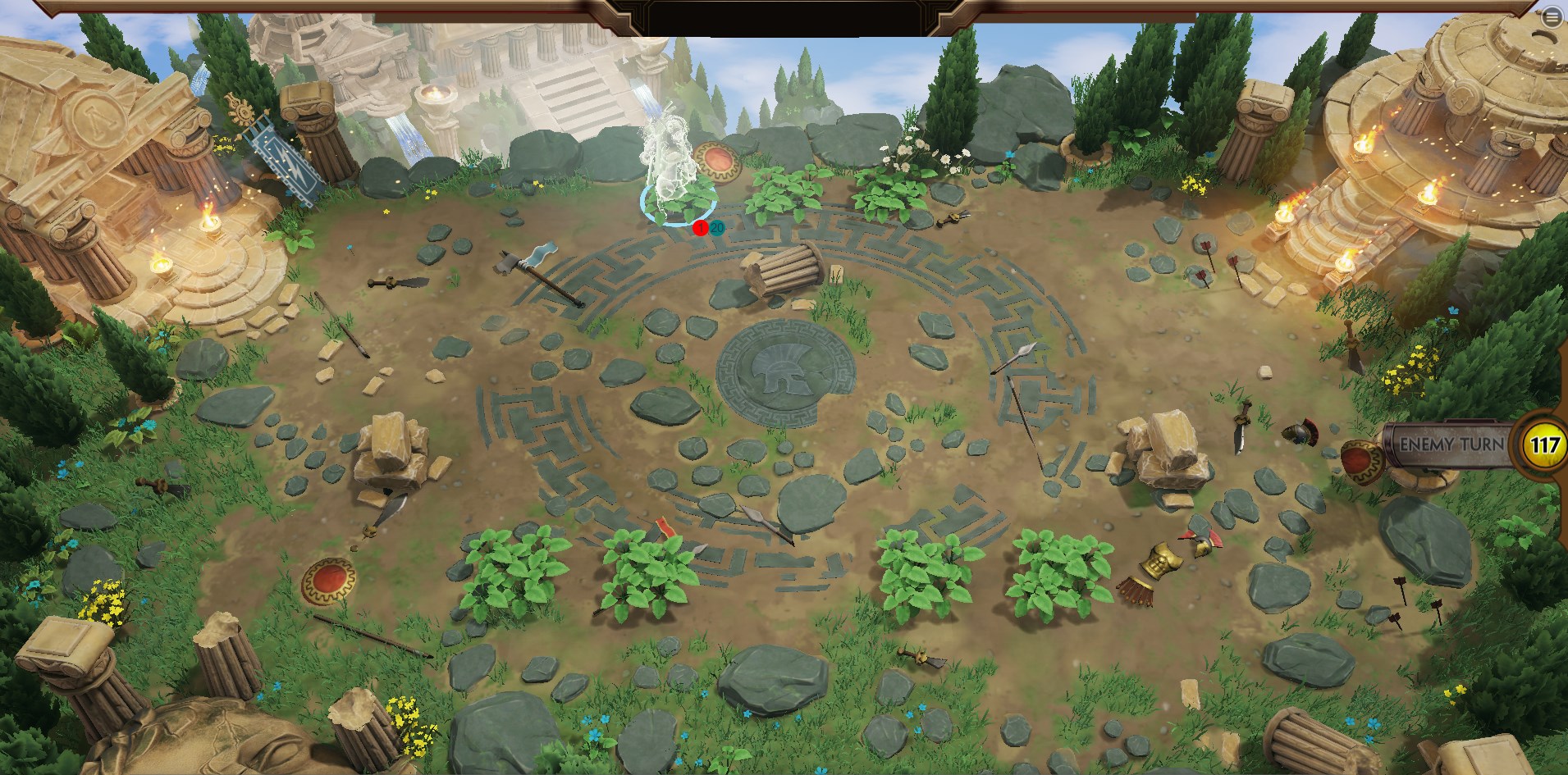Open the hamburger menu button
The height and width of the screenshot is (775, 1568).
click(1552, 19)
